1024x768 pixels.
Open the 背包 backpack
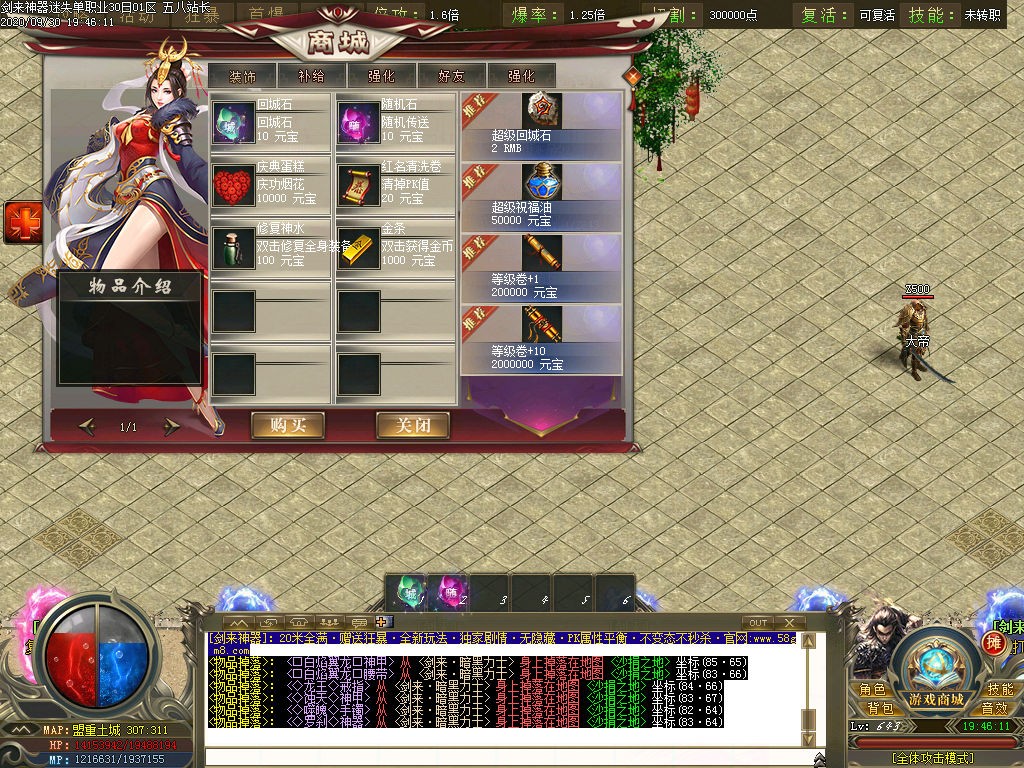[x=880, y=708]
